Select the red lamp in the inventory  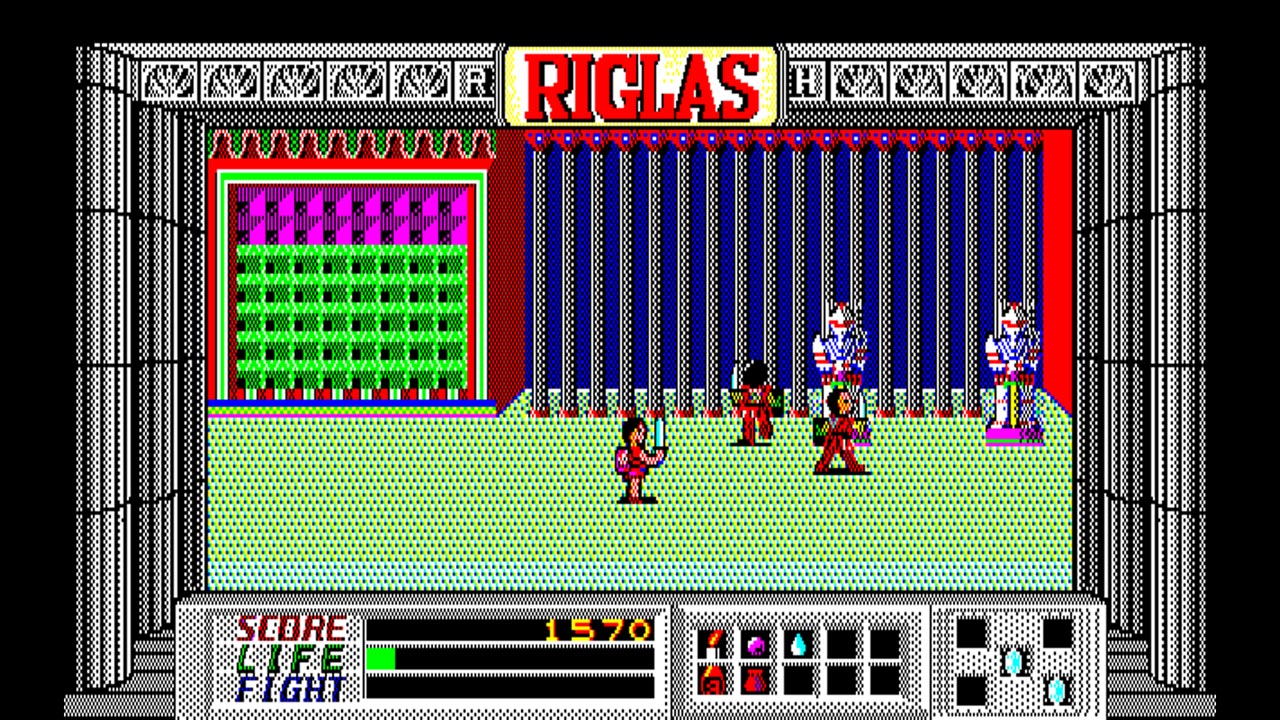coord(711,680)
